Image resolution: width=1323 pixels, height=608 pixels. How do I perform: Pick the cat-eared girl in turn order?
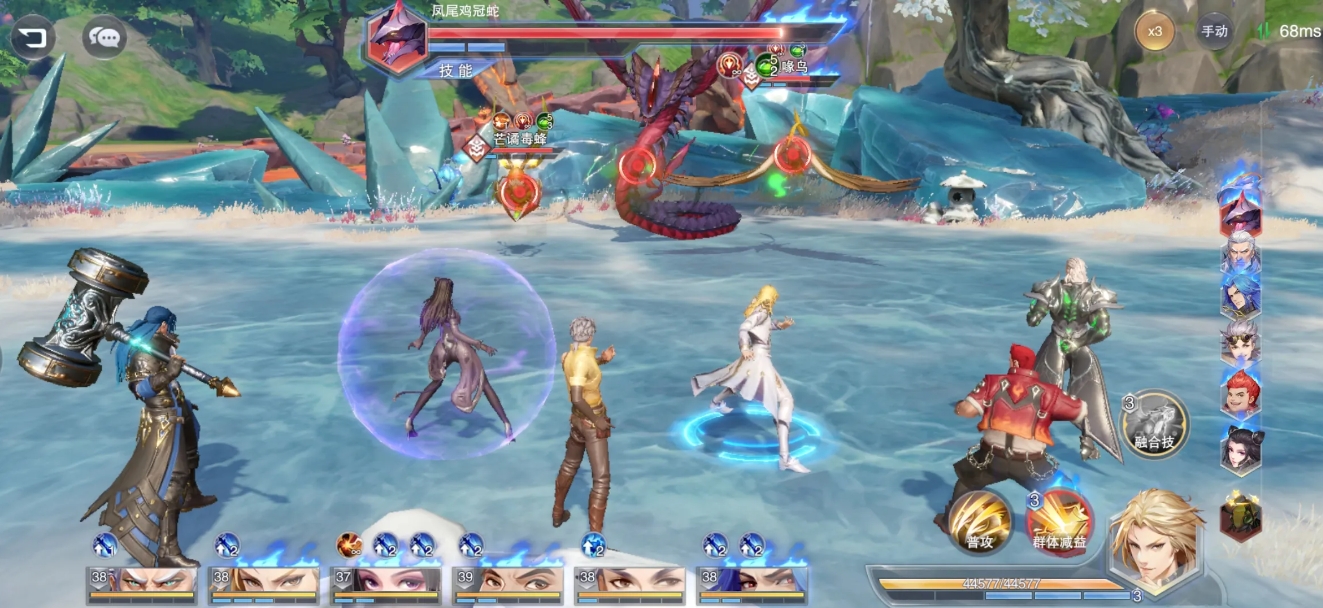pyautogui.click(x=1240, y=448)
